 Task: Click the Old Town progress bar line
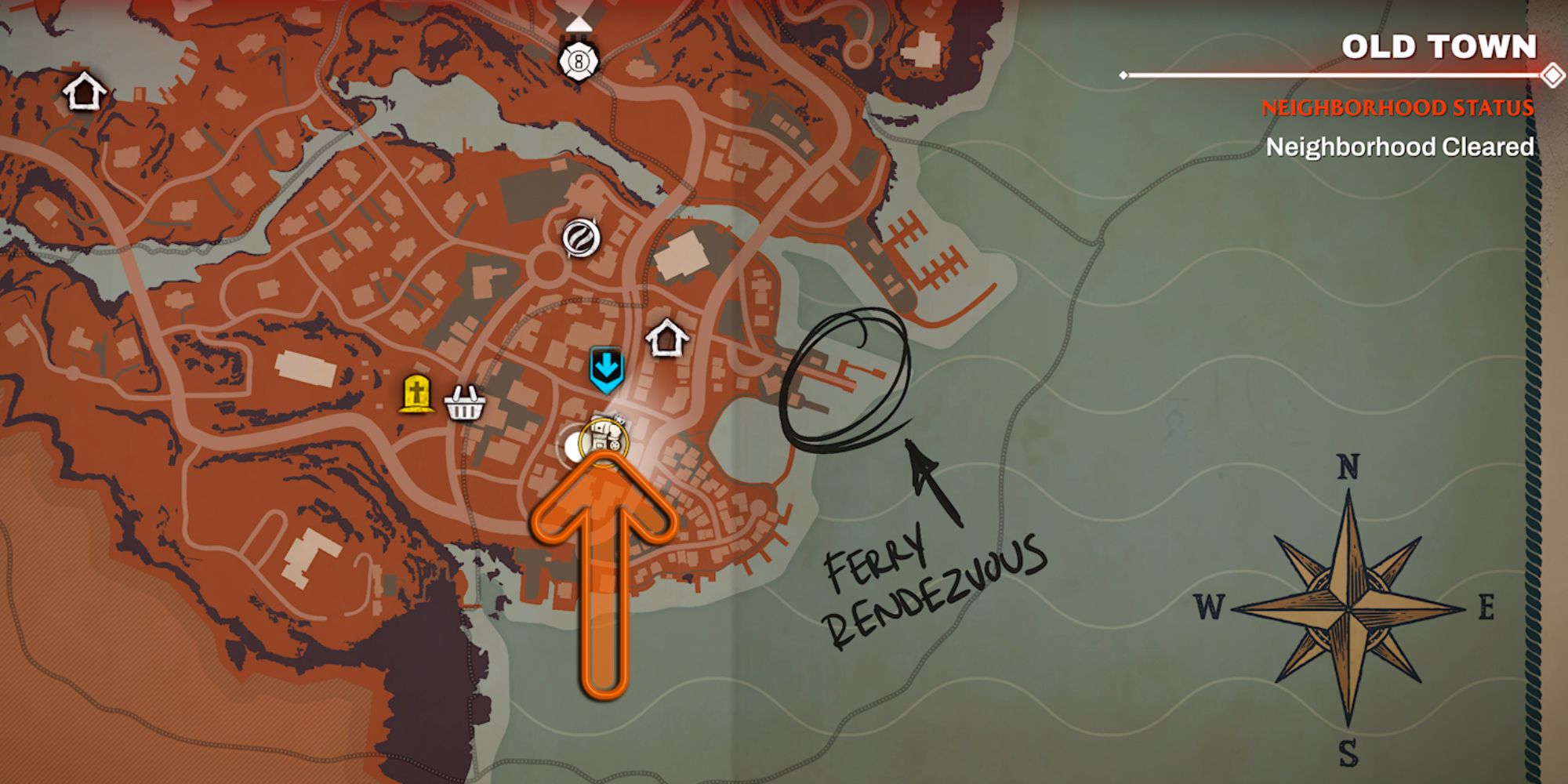coord(1333,74)
